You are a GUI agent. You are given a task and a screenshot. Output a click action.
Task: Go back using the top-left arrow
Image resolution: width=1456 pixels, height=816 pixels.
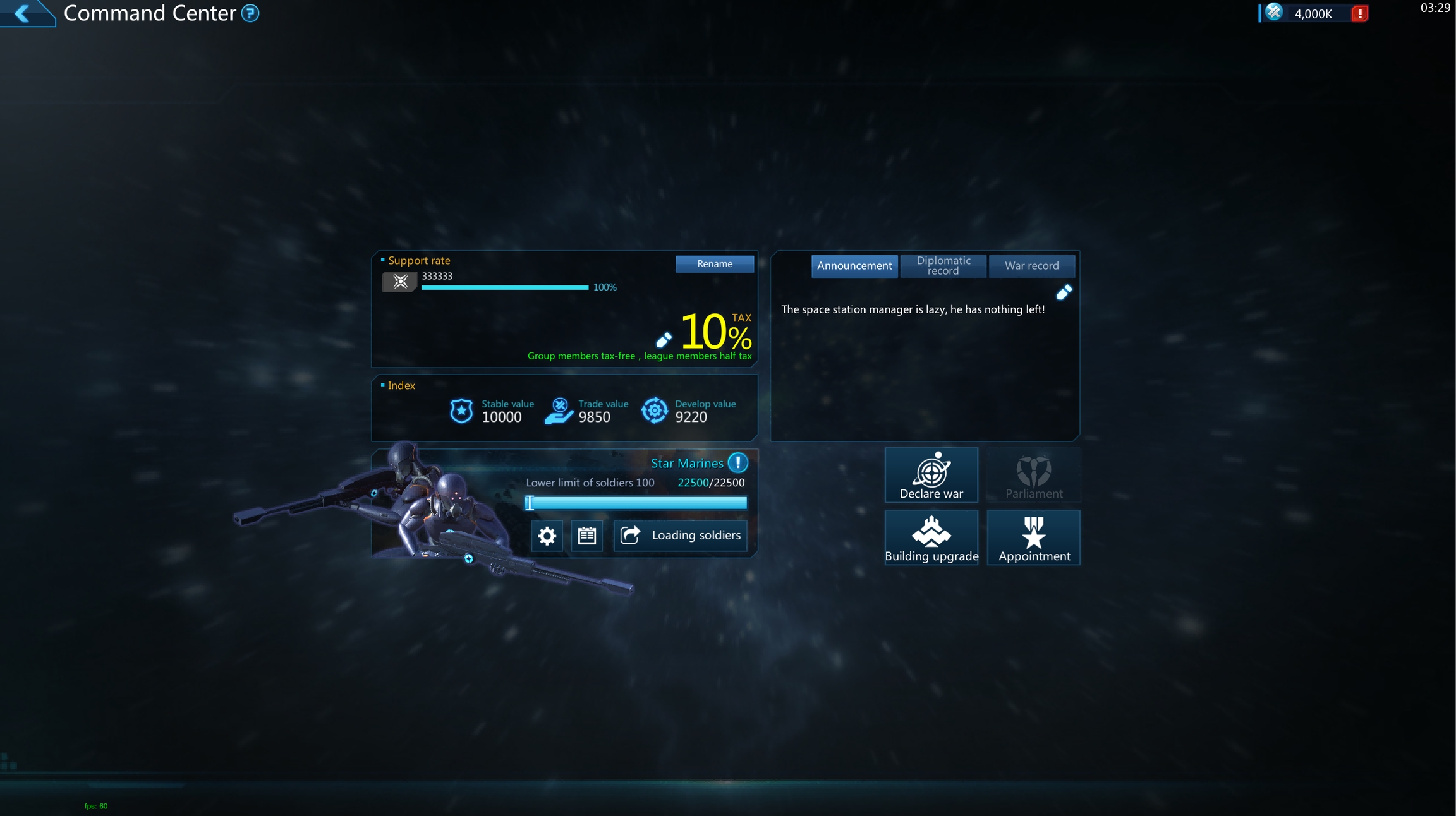23,13
